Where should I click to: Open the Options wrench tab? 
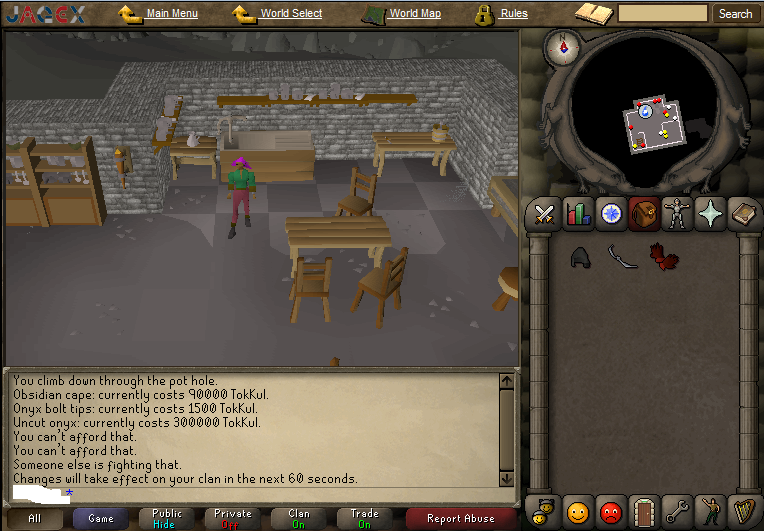pos(677,512)
